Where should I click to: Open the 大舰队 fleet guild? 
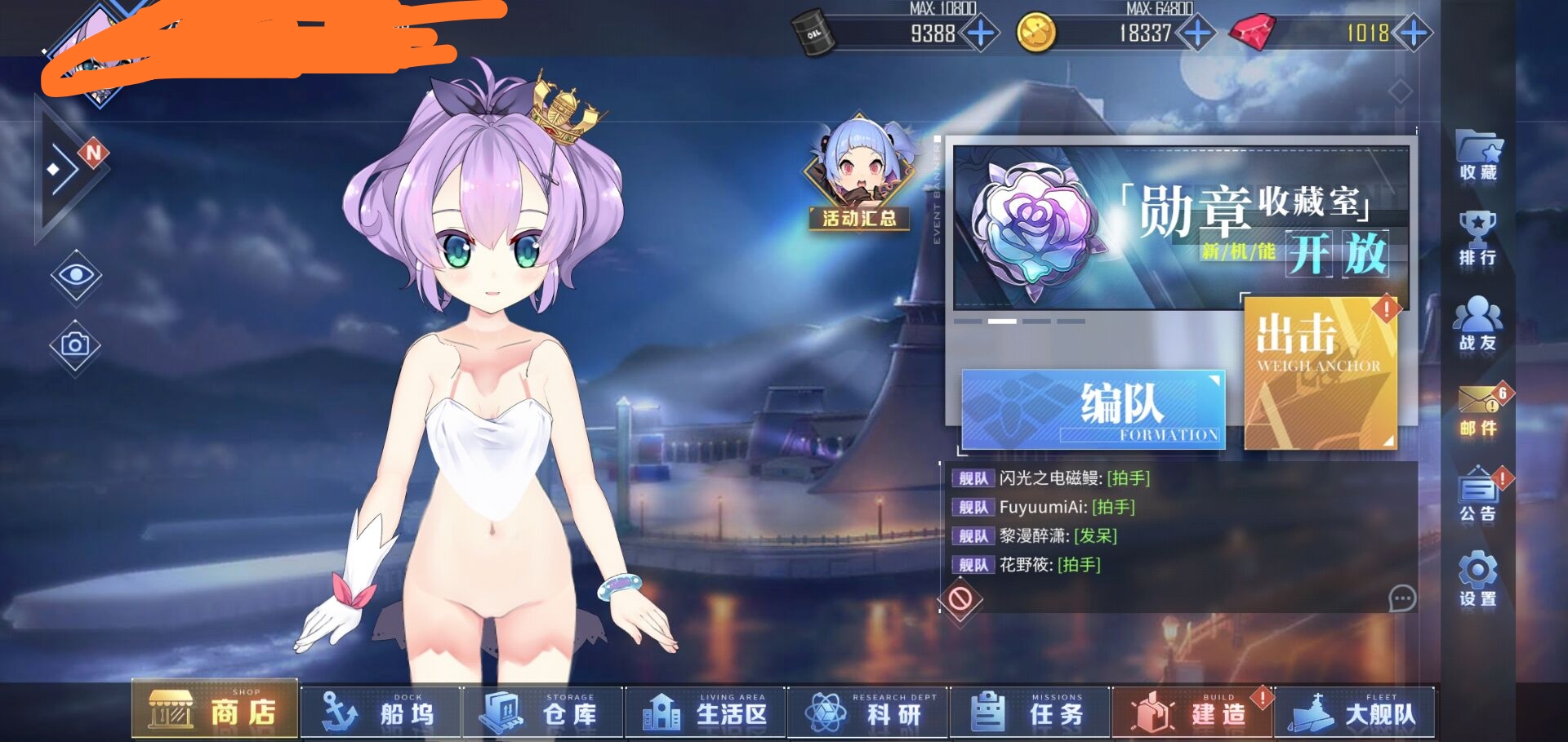(1354, 713)
